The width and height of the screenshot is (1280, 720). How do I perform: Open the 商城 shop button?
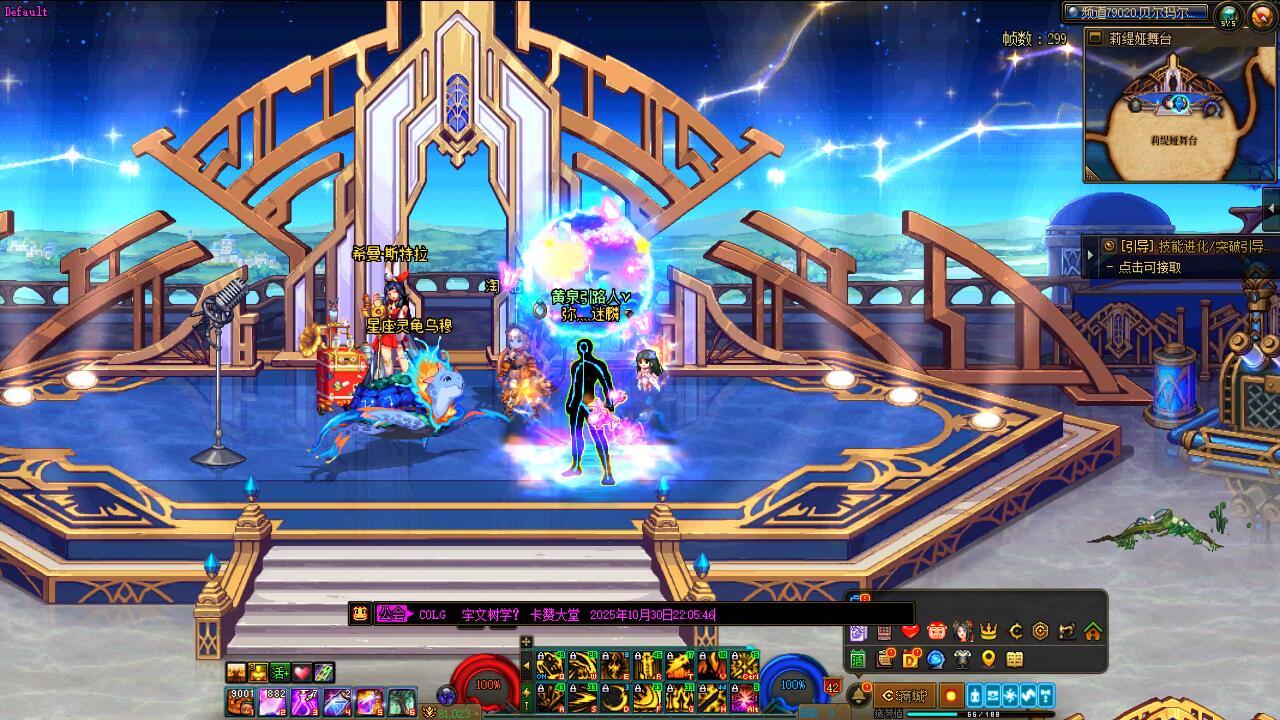pyautogui.click(x=904, y=695)
